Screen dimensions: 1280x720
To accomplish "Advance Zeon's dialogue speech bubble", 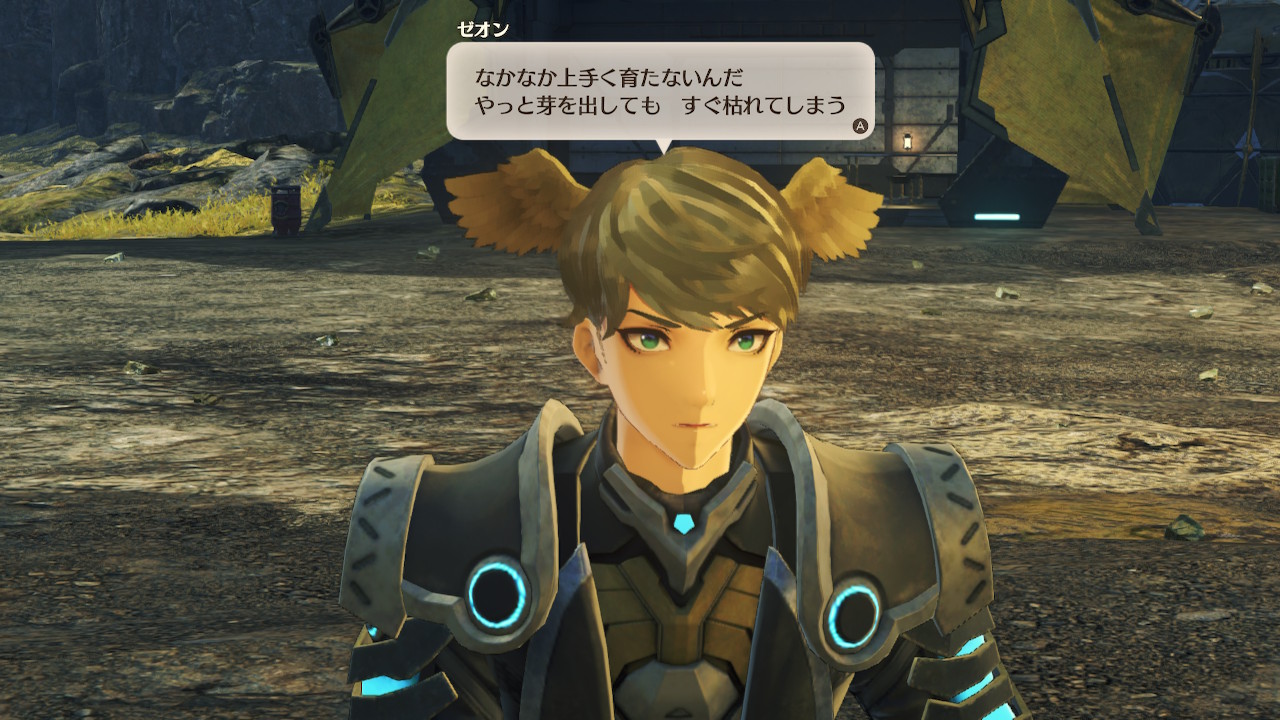I will (x=859, y=126).
